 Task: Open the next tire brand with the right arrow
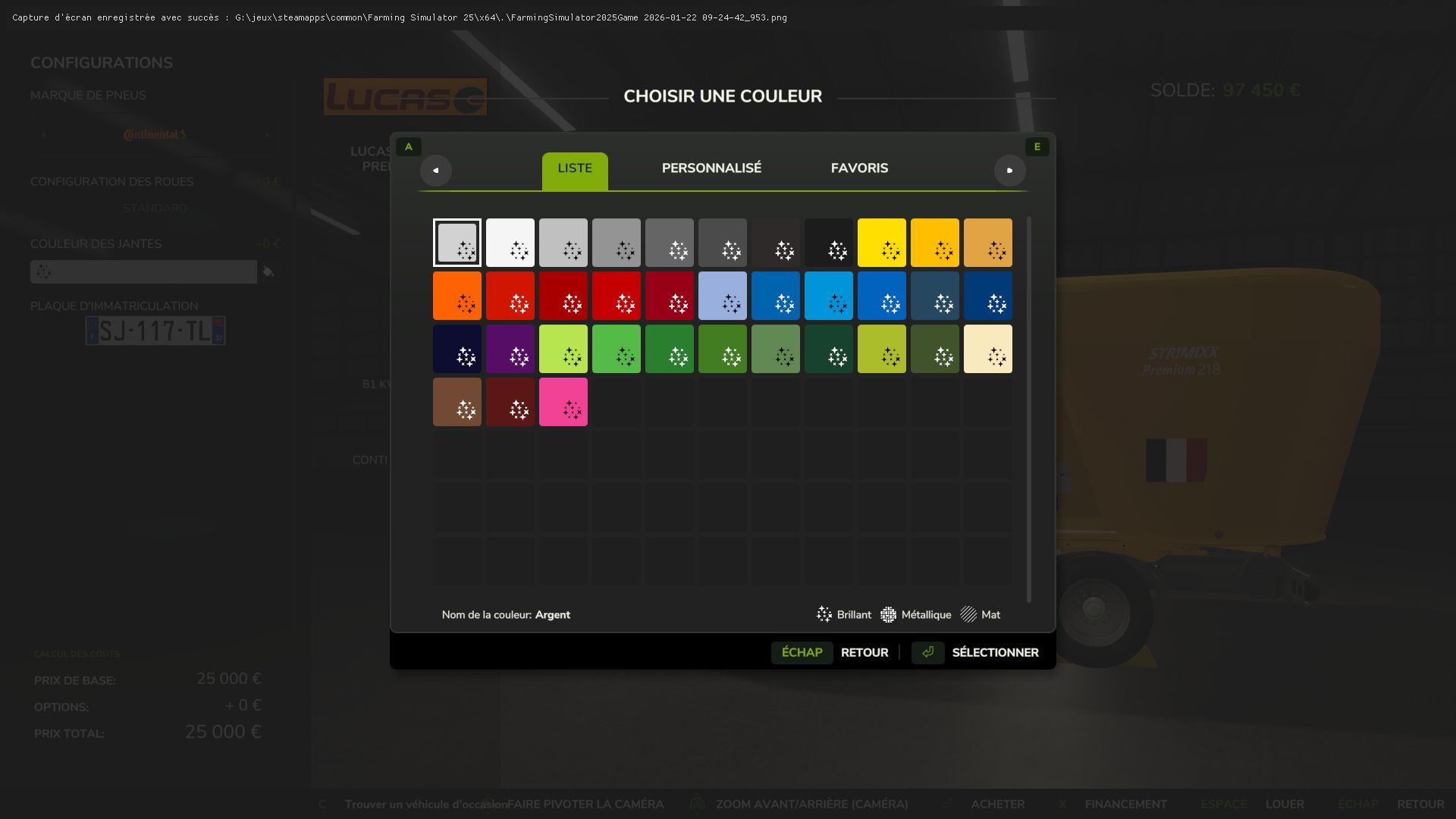tap(266, 133)
